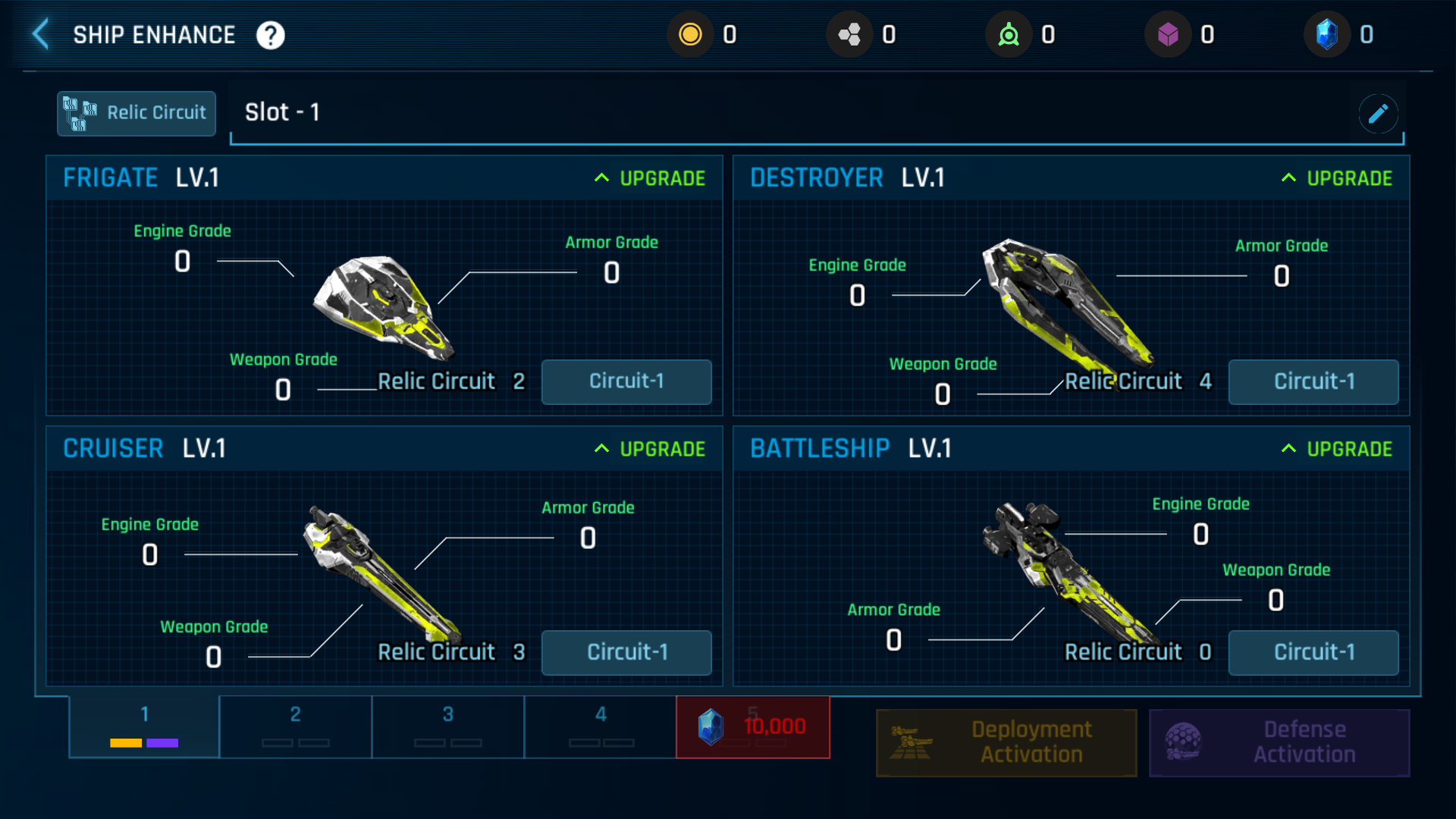Switch to slot tab 2
Screen dimensions: 1456x819
296,726
